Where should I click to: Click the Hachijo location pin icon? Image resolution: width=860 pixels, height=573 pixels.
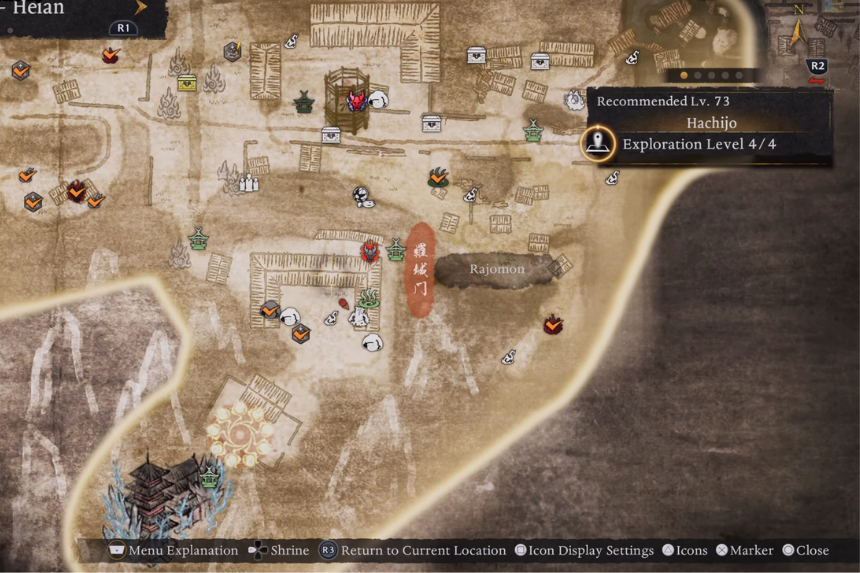click(x=599, y=144)
